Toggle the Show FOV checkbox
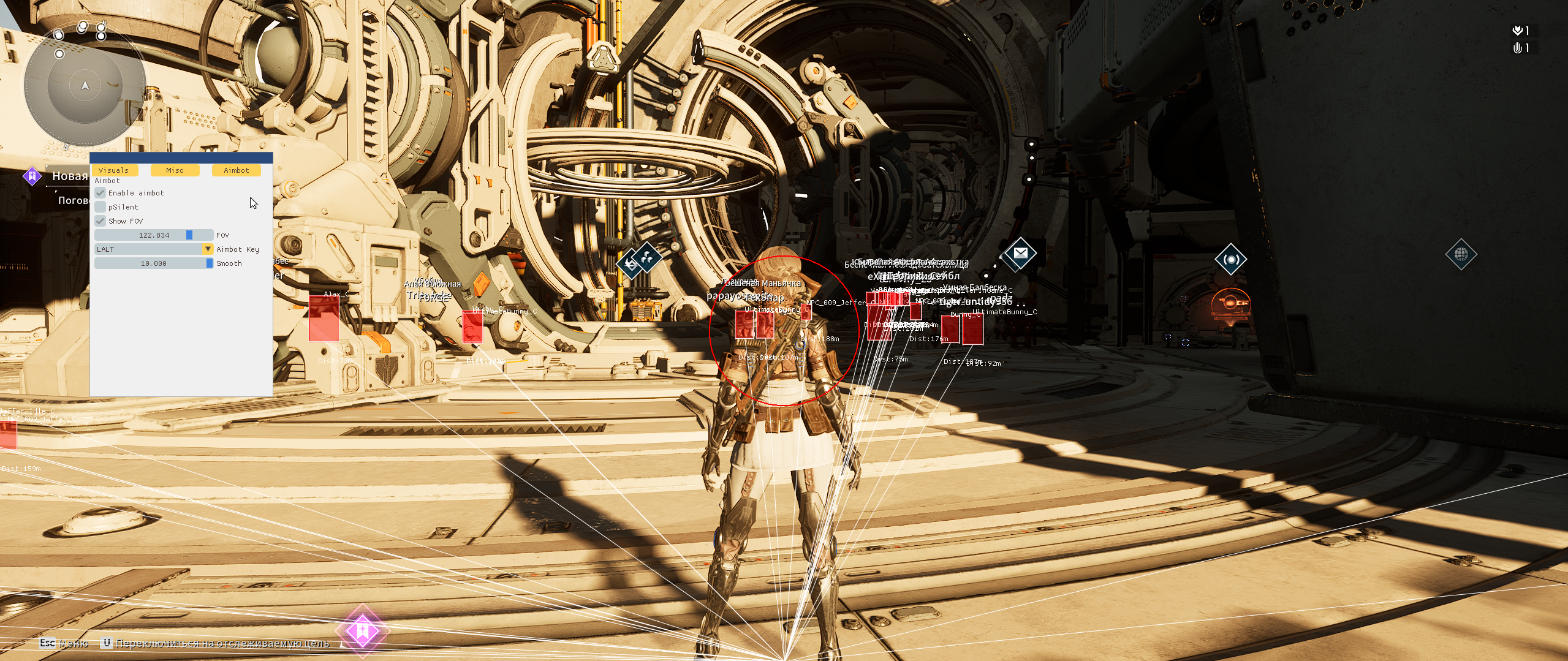The width and height of the screenshot is (1568, 661). click(x=100, y=221)
